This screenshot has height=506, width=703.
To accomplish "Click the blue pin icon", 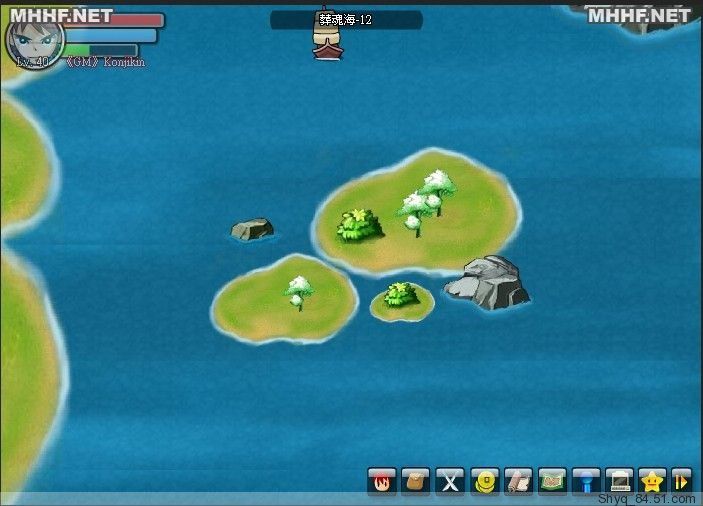I will tap(586, 481).
